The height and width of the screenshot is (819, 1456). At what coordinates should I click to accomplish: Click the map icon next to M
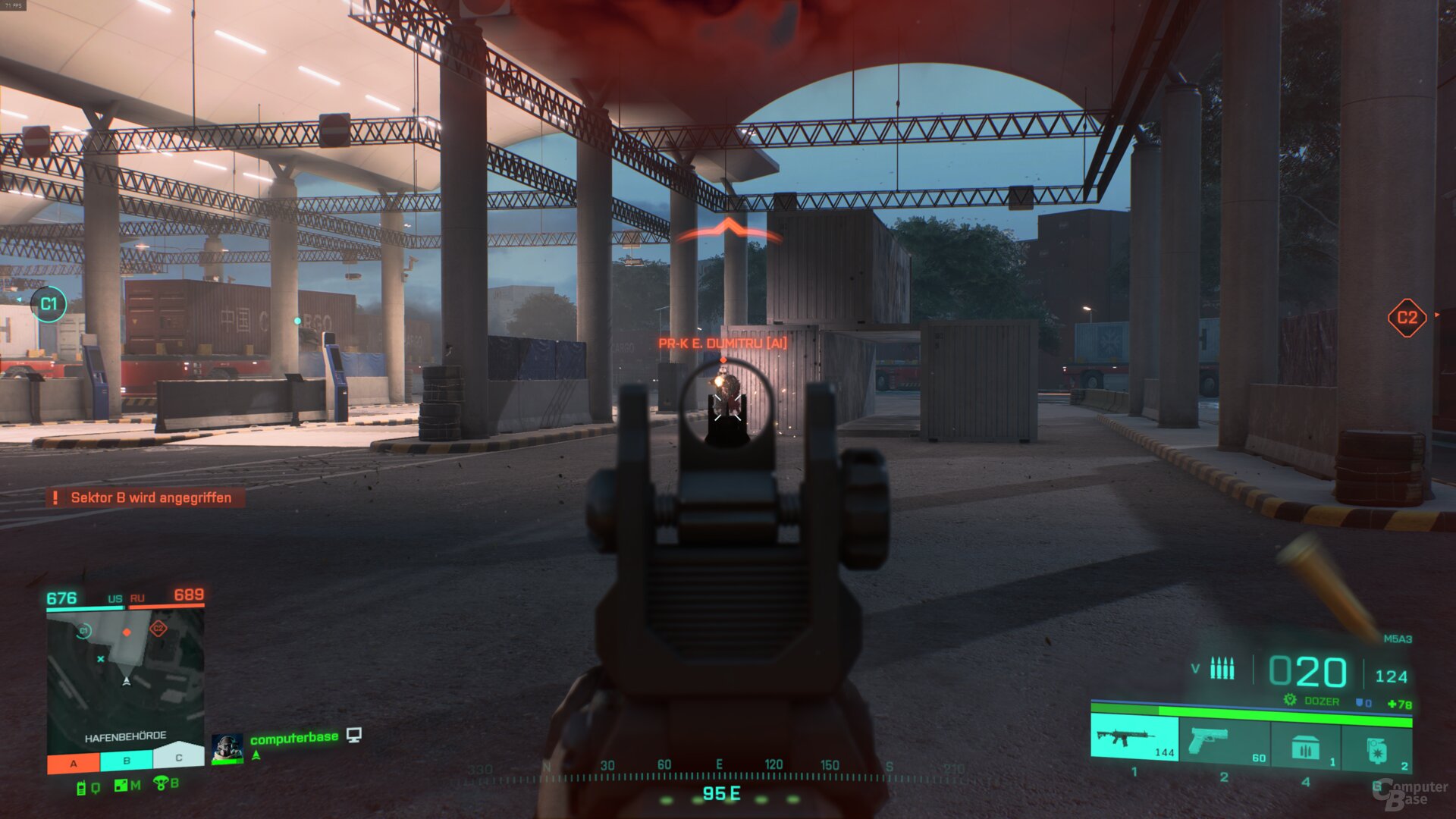coord(120,784)
